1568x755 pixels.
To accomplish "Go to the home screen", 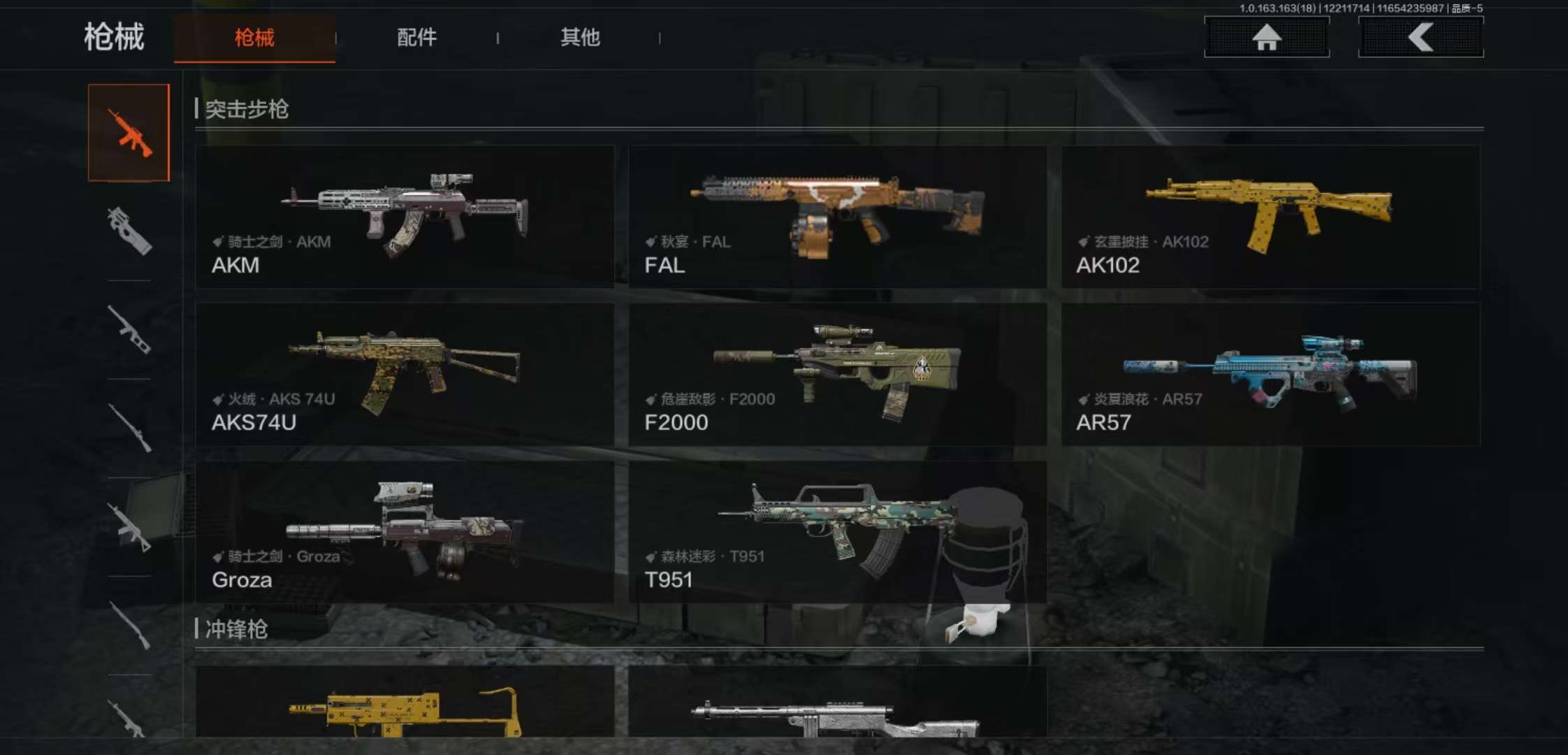I will (x=1266, y=37).
